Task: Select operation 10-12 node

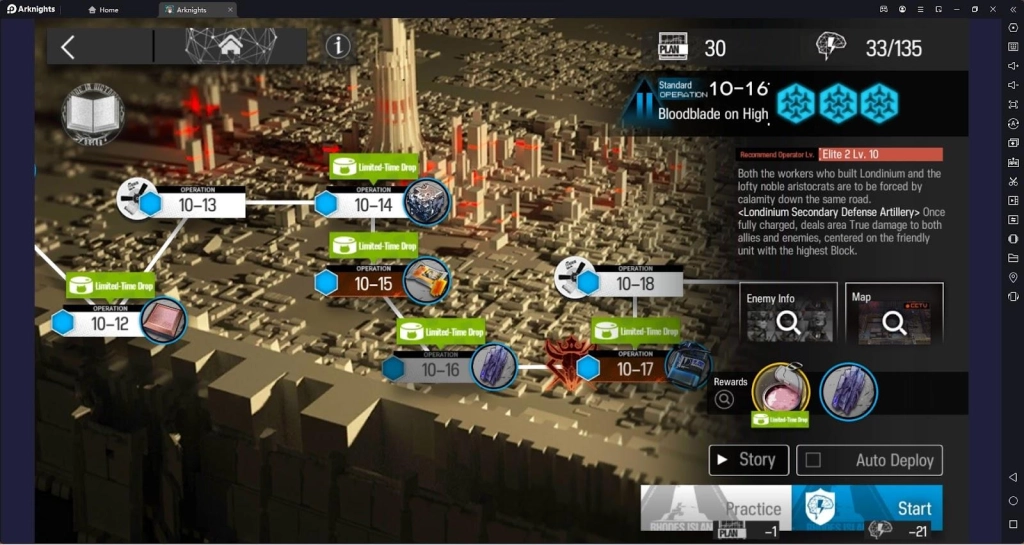Action: (x=110, y=323)
